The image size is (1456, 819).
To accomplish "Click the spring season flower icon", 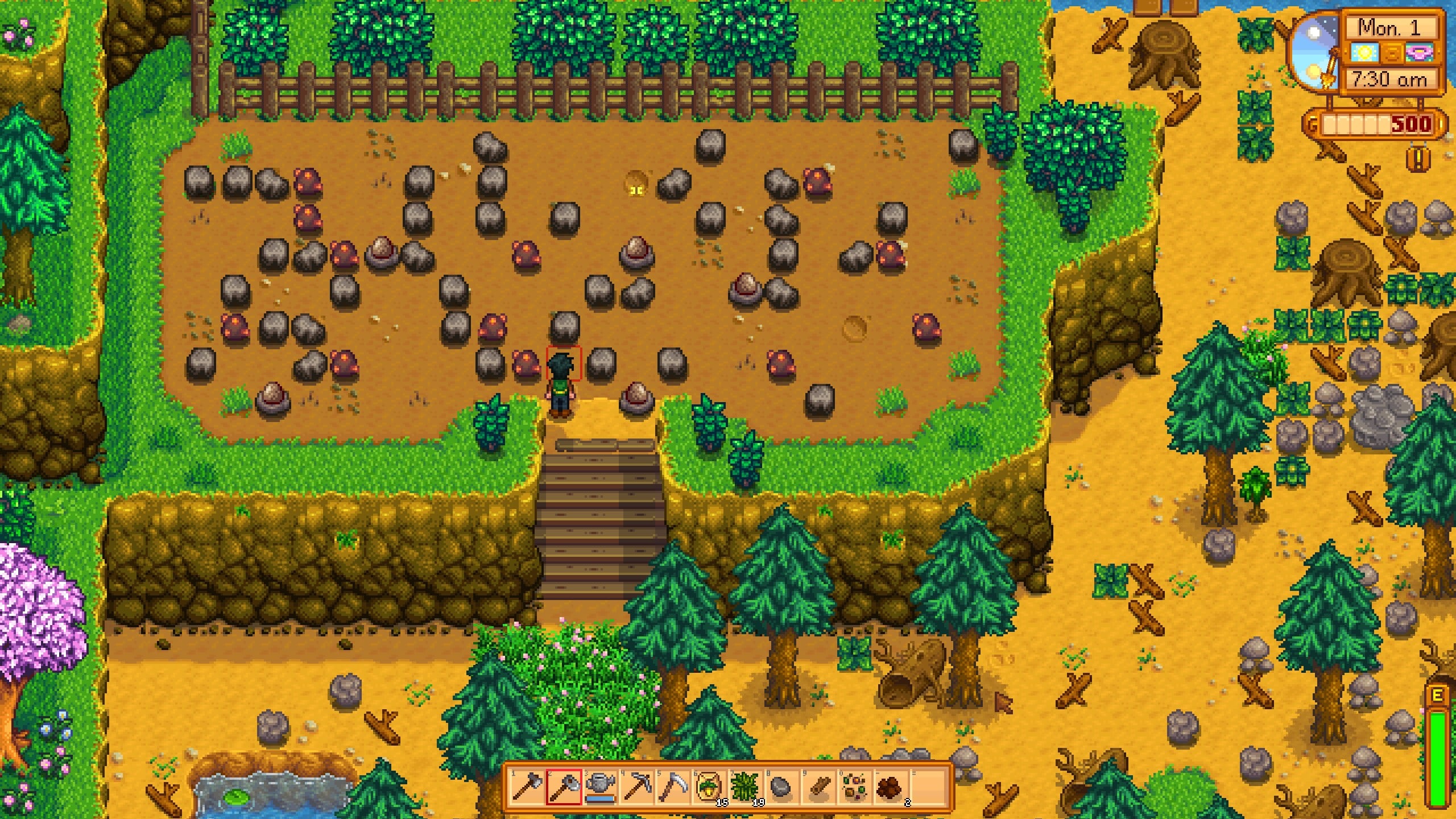I will point(1418,52).
